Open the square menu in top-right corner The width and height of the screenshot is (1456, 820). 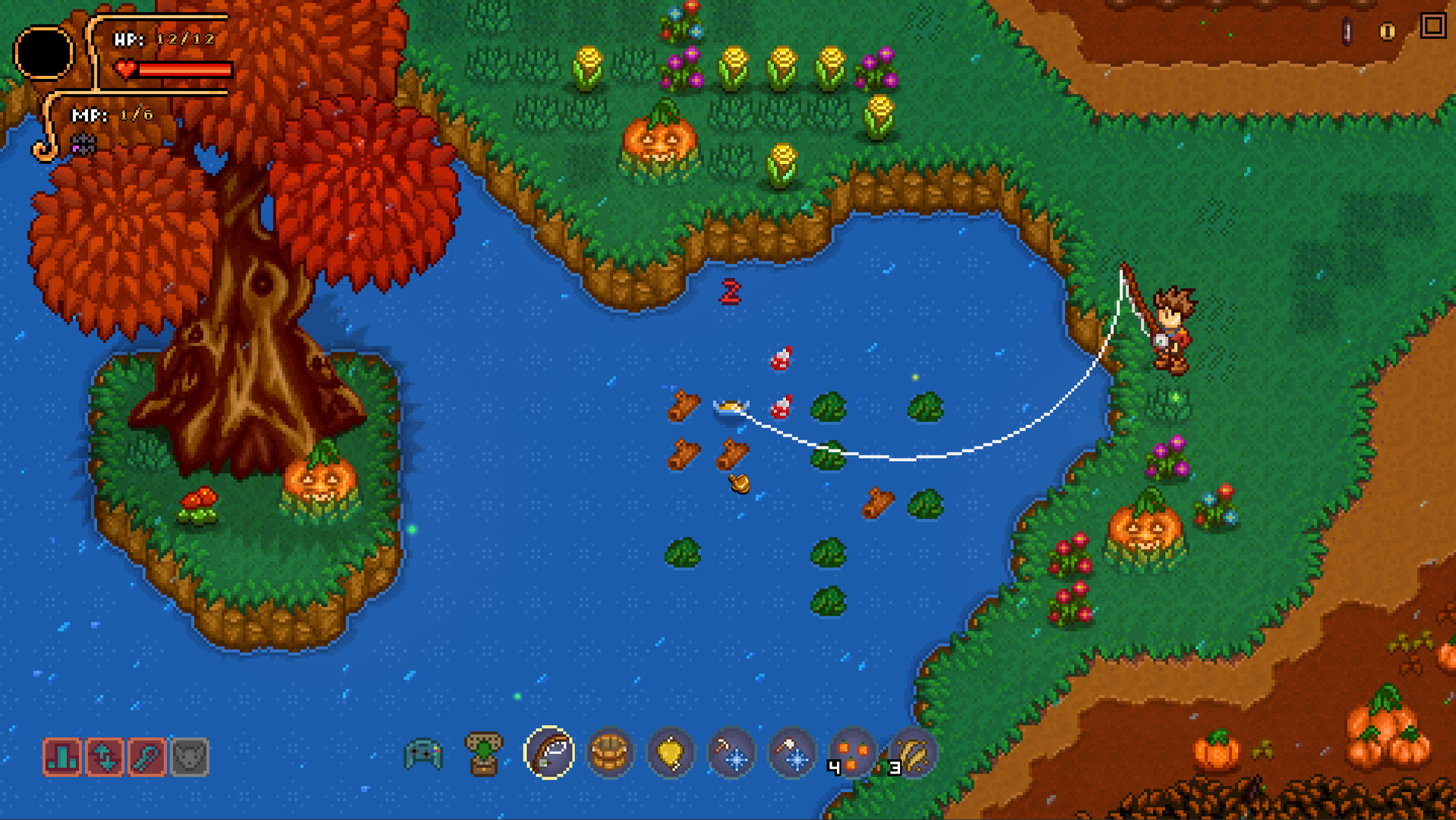pos(1434,27)
